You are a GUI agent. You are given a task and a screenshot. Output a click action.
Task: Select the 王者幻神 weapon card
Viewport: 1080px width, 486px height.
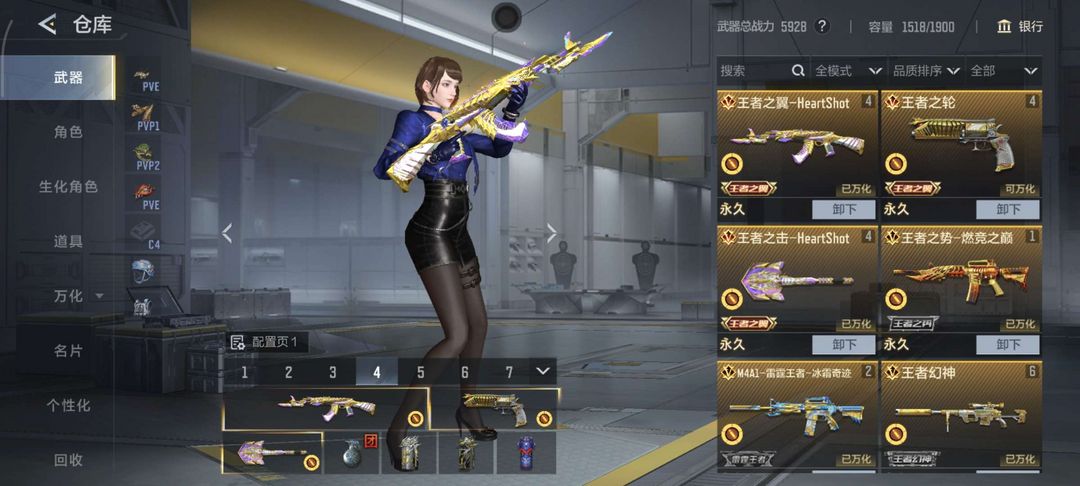(961, 415)
